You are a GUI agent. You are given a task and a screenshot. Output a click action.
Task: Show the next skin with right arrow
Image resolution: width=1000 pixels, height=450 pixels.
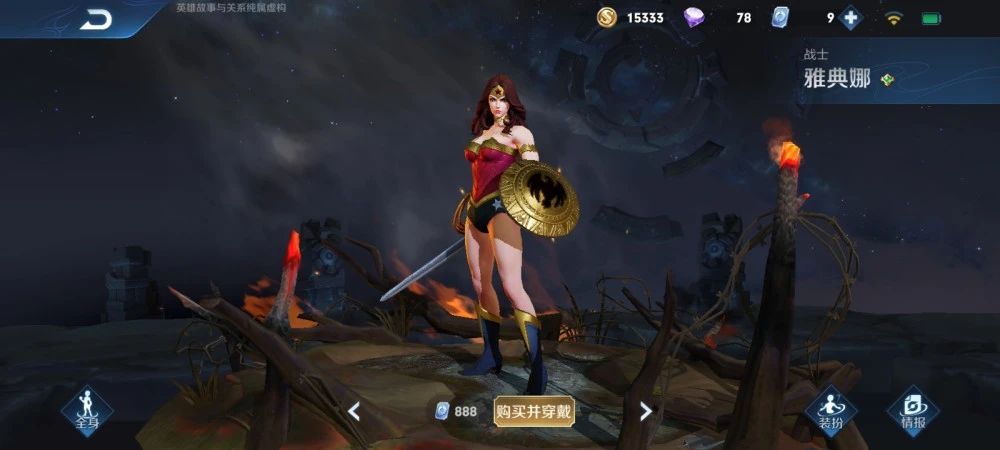pyautogui.click(x=645, y=411)
